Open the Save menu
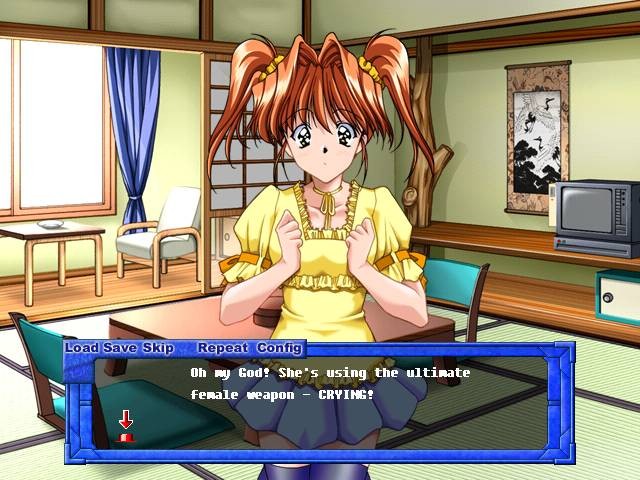This screenshot has width=640, height=480. tap(119, 348)
